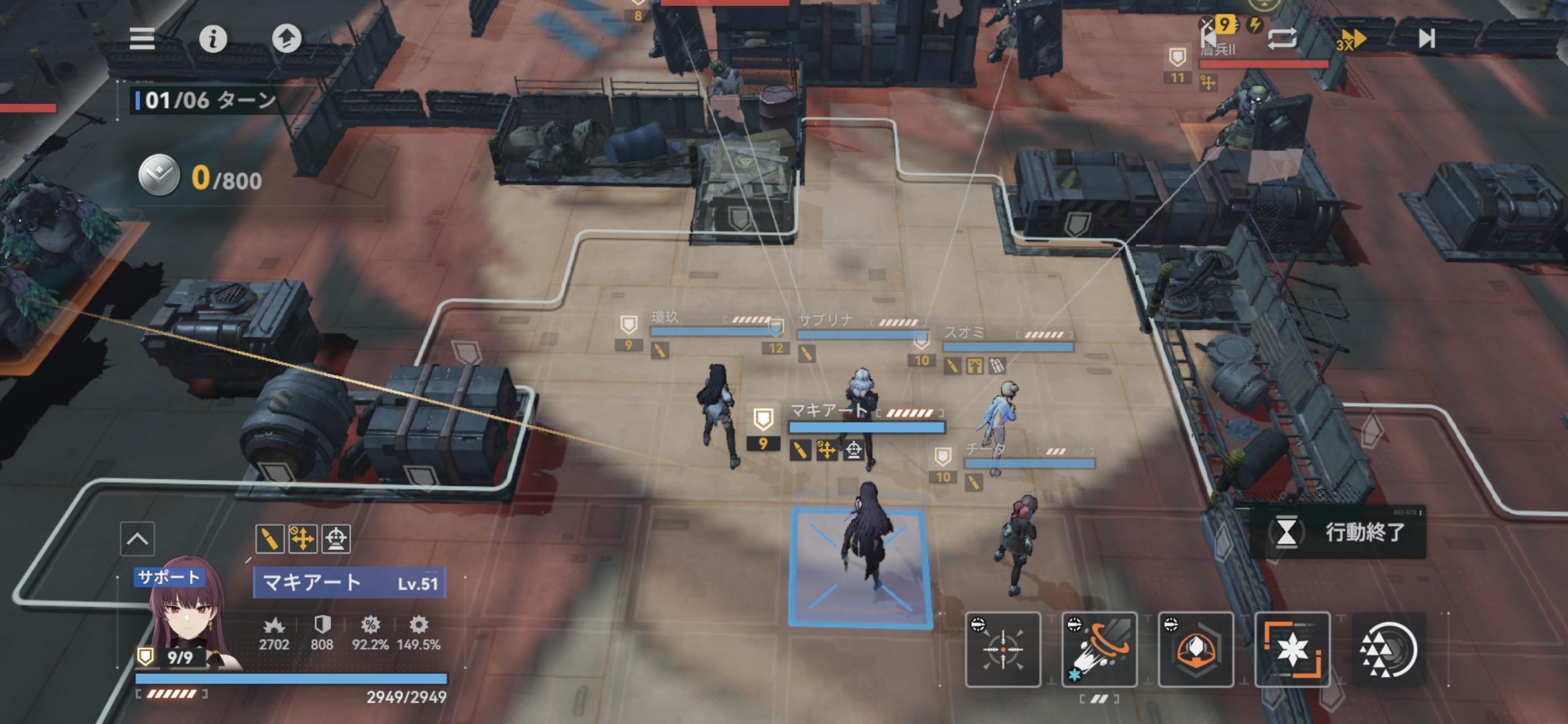Expand the マキアート unit info panel
The image size is (1568, 724).
point(137,539)
